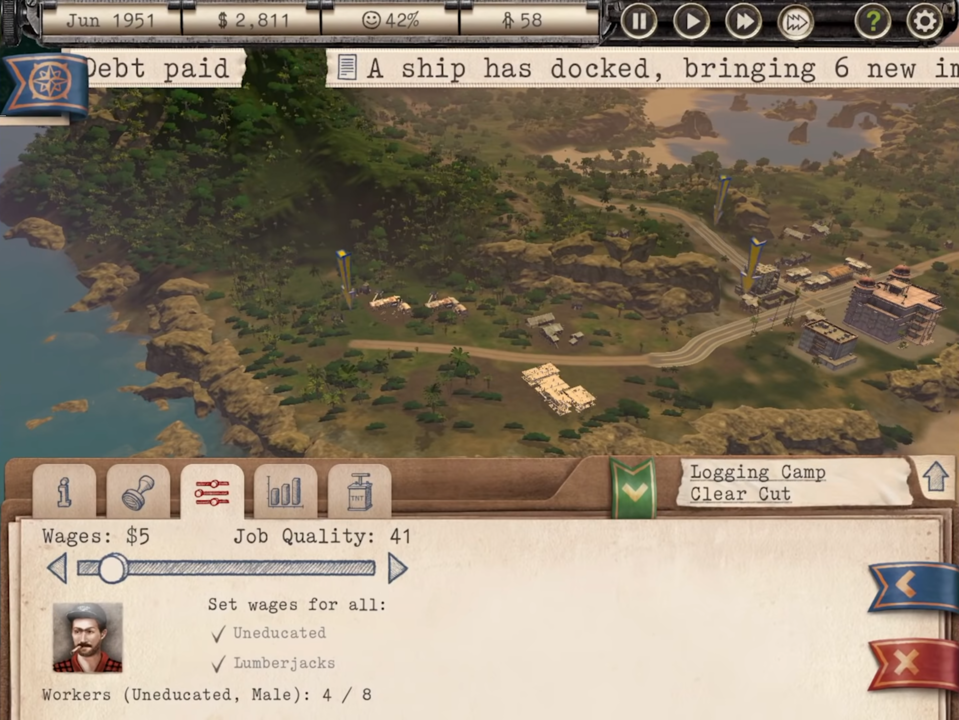This screenshot has width=959, height=720.
Task: Set game speed to normal play
Action: point(691,21)
